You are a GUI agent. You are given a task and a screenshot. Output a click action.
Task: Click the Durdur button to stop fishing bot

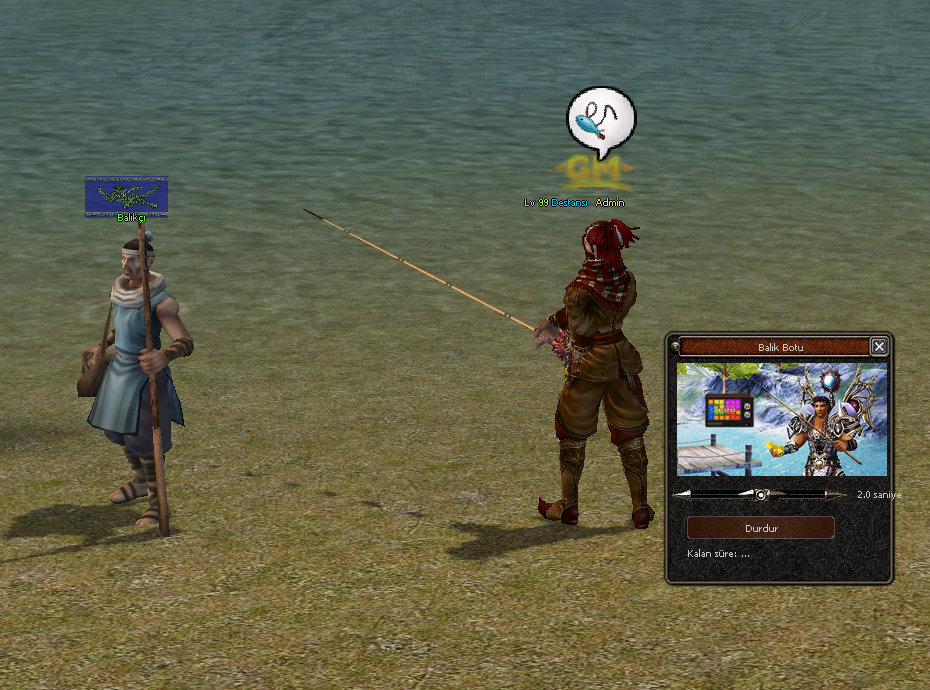pos(761,528)
